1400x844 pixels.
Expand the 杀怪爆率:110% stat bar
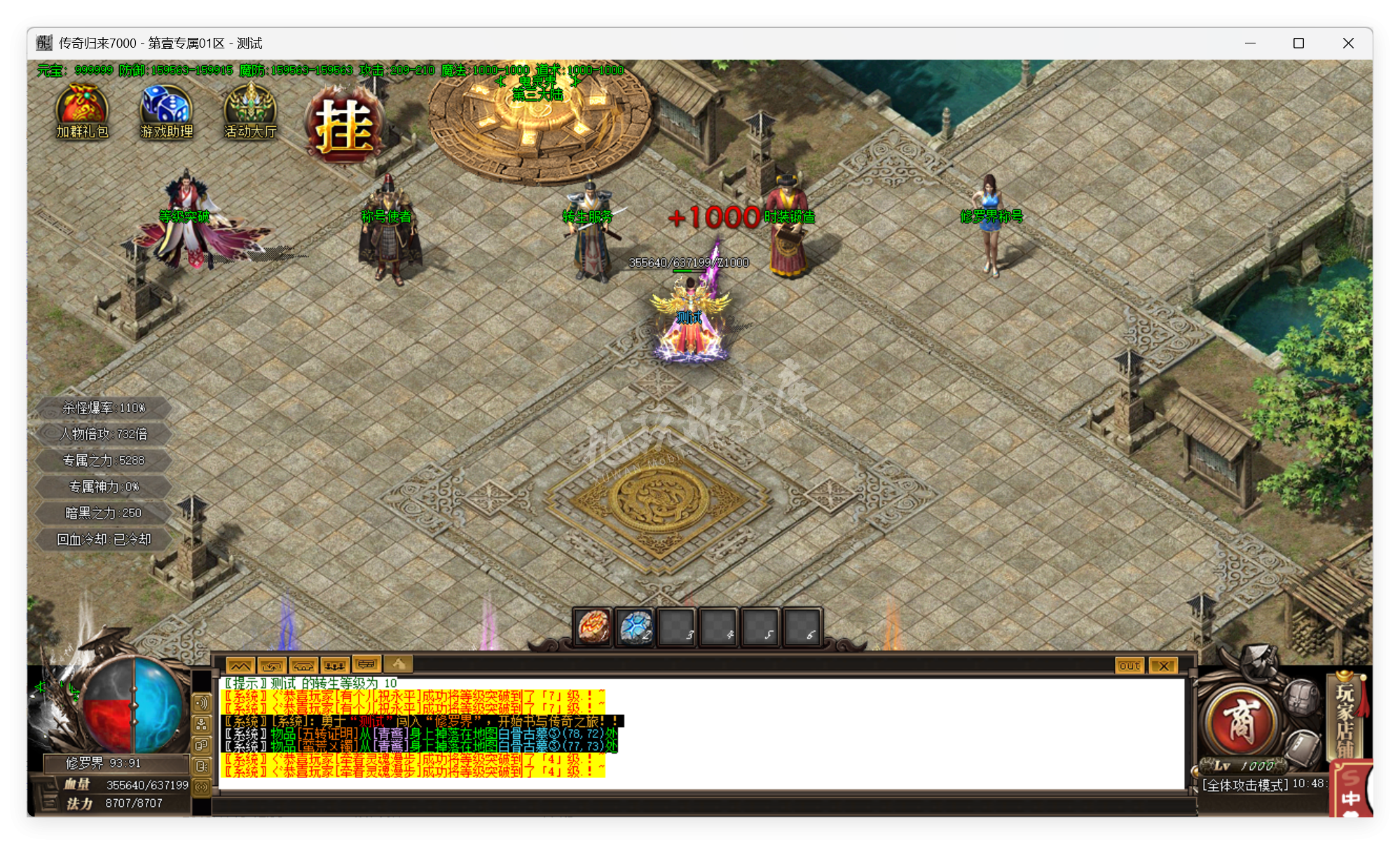(x=102, y=407)
